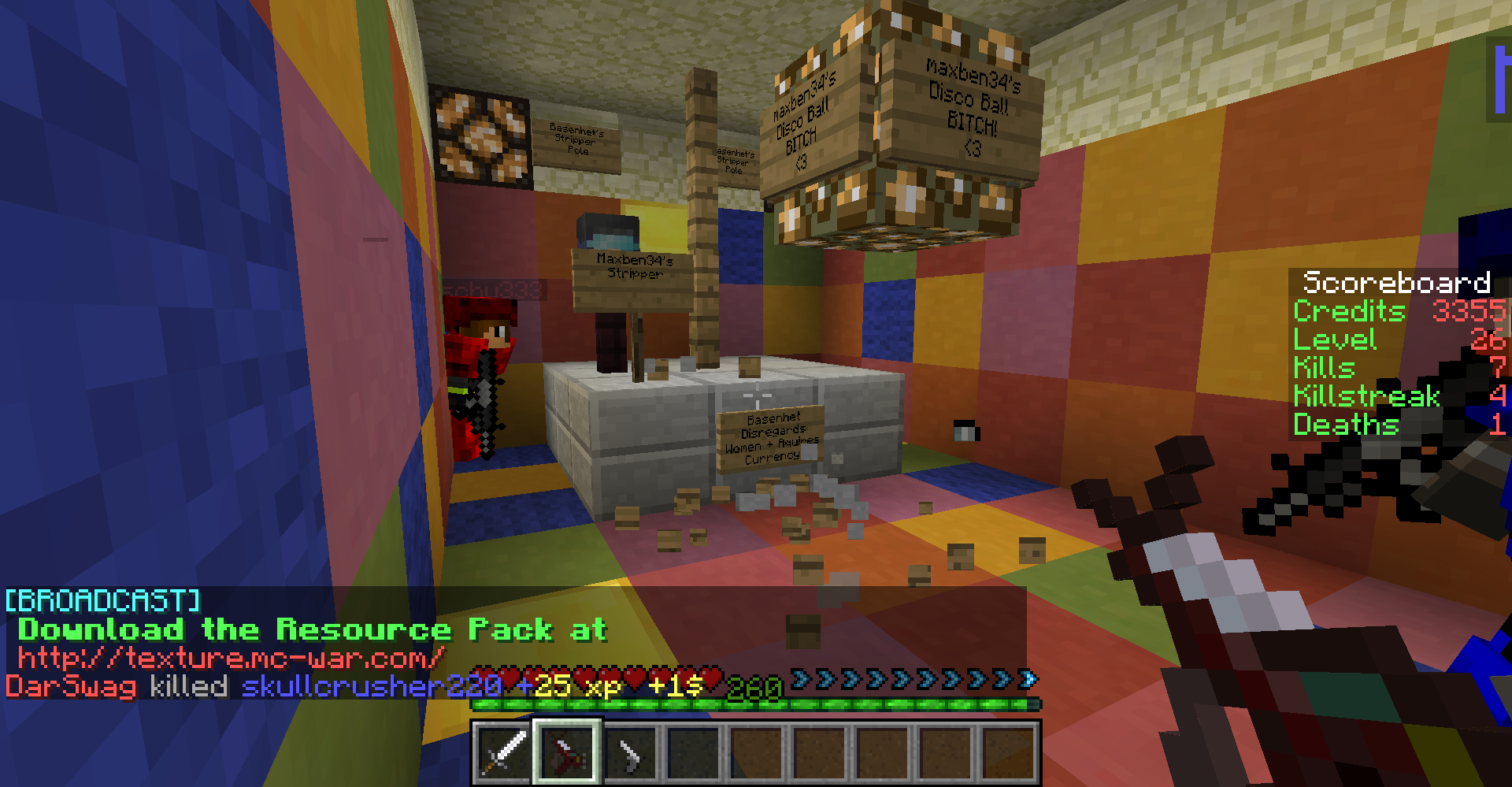Open the texture.mc-war.com link in chat

[x=232, y=656]
